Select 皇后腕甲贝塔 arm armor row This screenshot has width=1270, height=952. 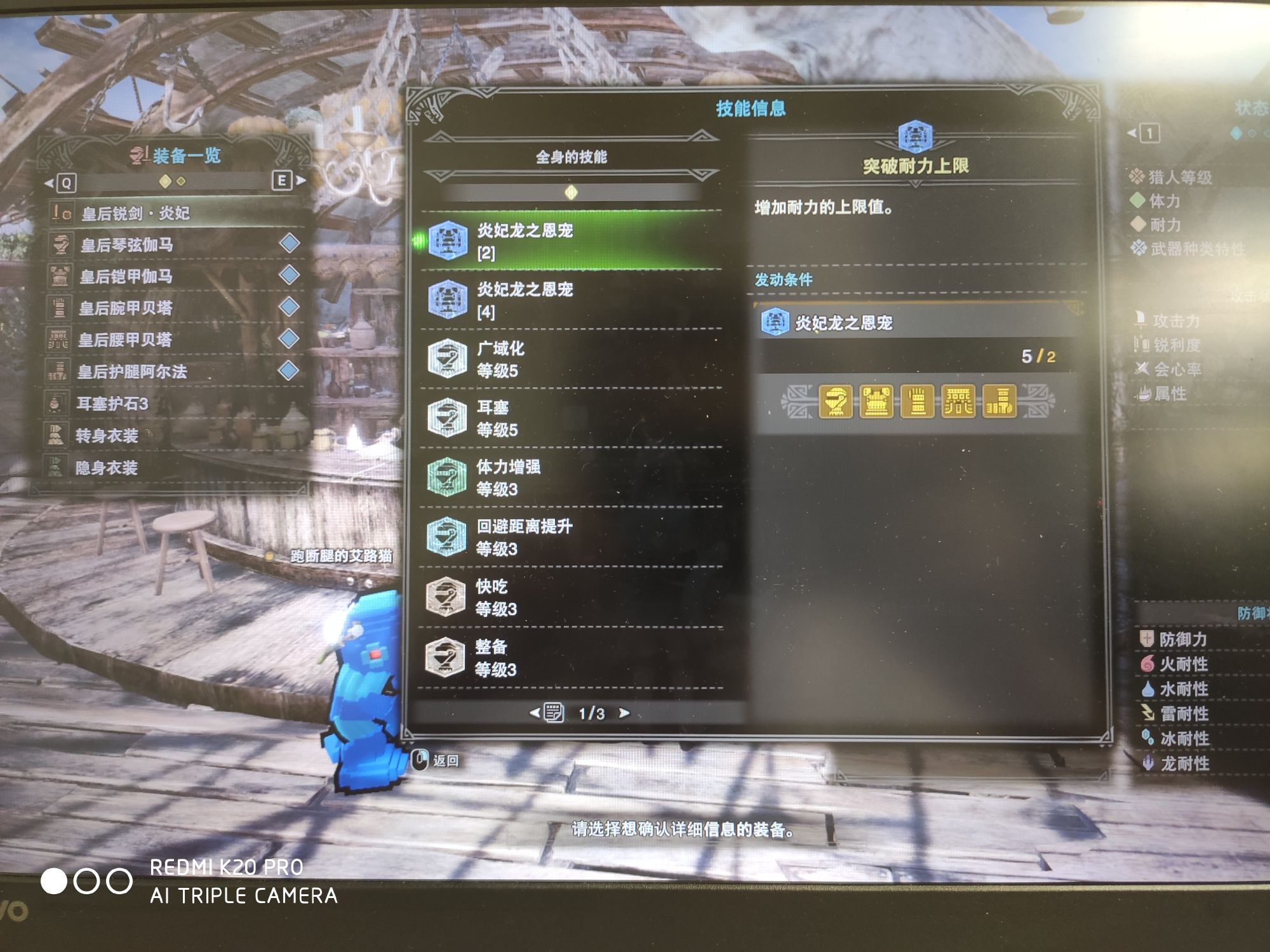171,308
